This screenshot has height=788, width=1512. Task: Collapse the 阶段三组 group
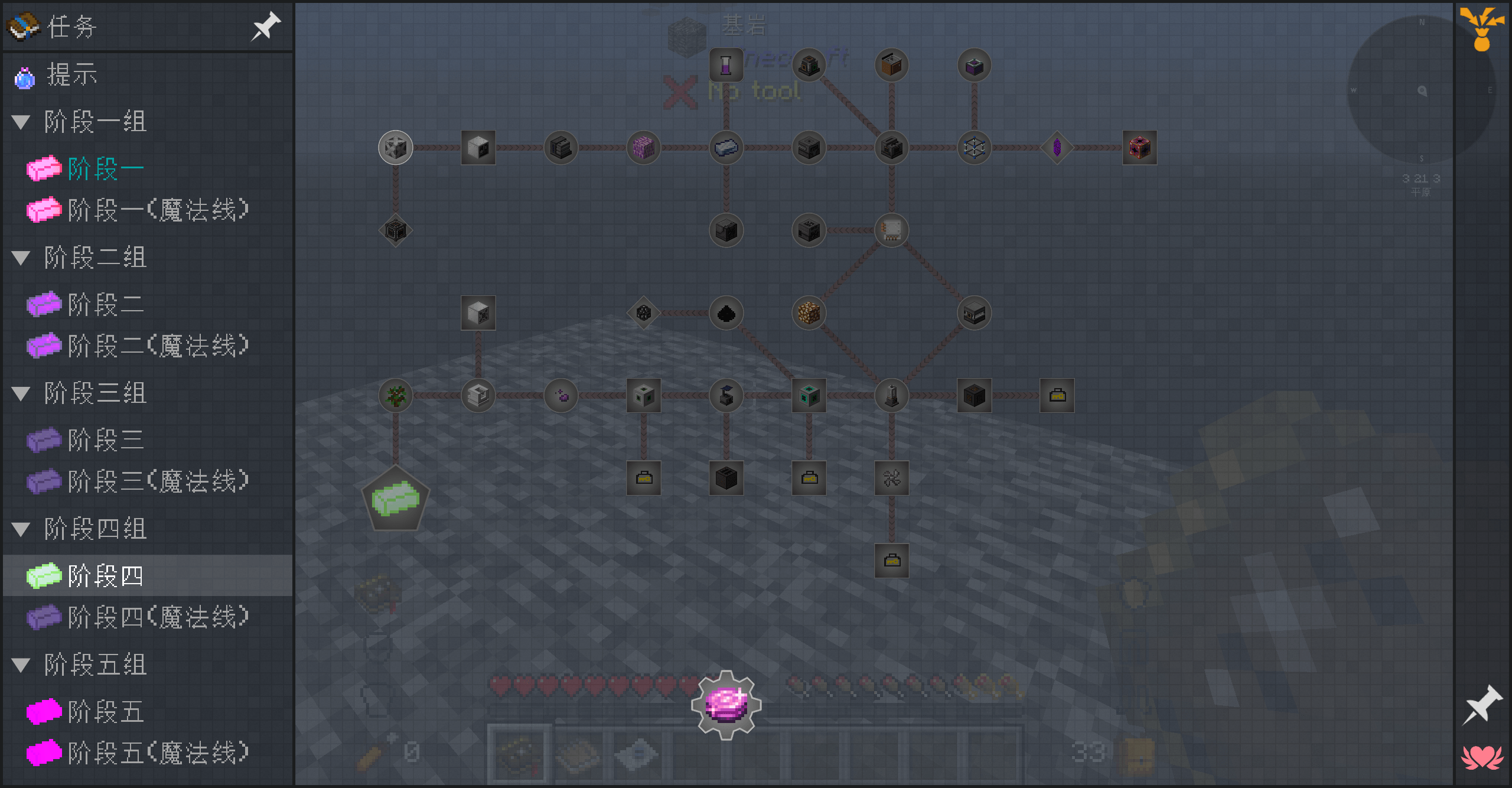click(x=21, y=393)
